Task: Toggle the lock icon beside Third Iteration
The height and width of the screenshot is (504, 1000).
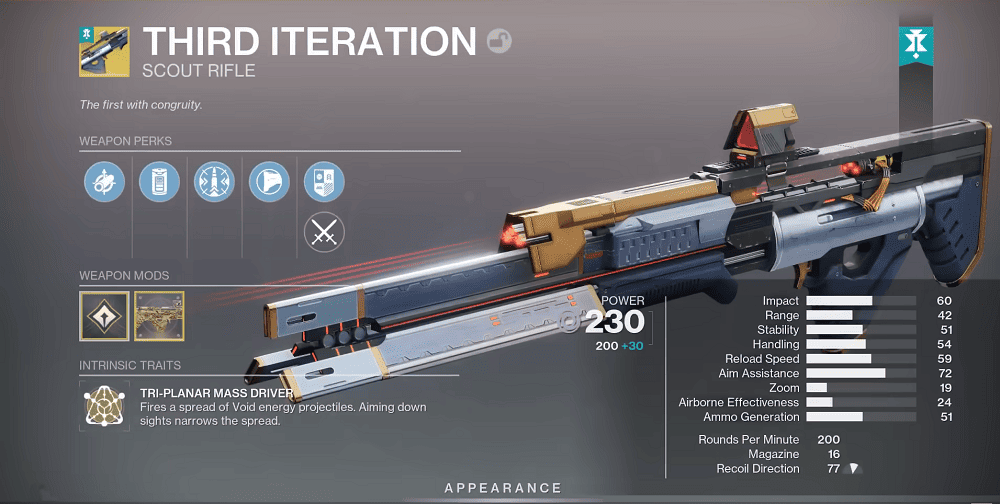Action: coord(498,41)
